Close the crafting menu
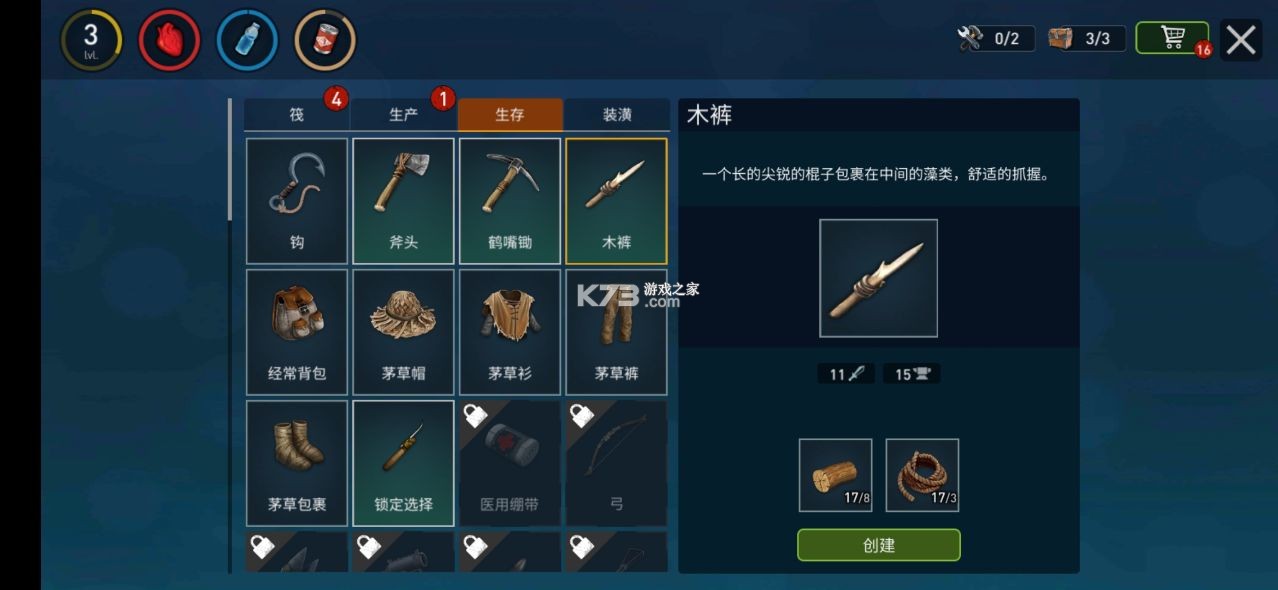 point(1241,40)
